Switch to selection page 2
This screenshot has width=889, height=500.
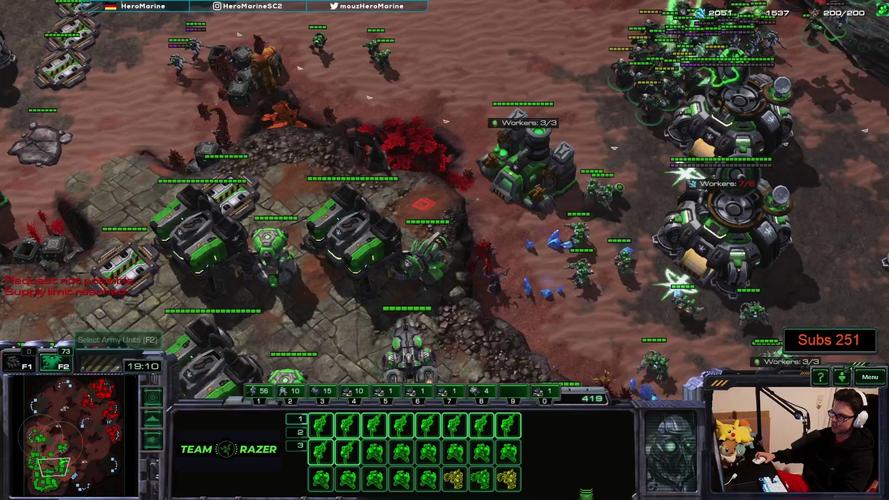pos(295,432)
